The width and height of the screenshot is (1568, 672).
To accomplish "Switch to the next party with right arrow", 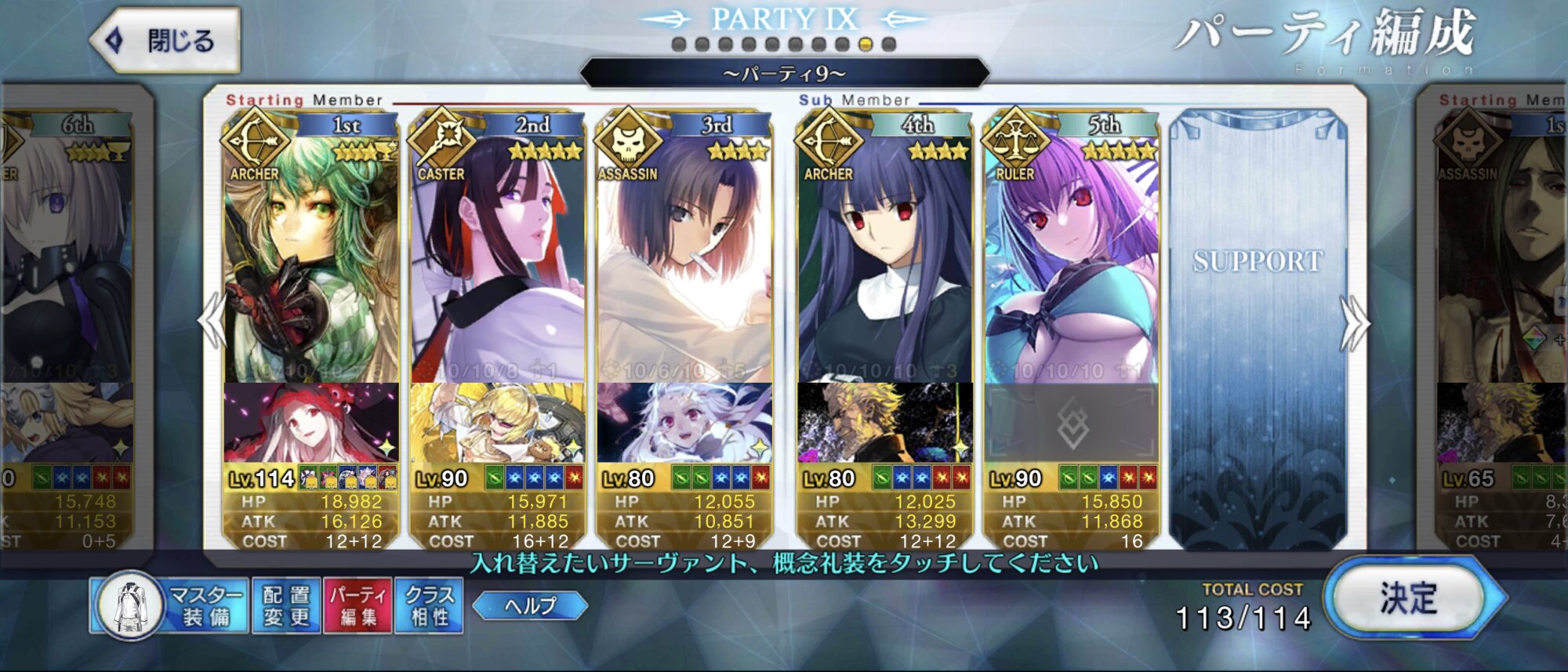I will [x=1355, y=321].
